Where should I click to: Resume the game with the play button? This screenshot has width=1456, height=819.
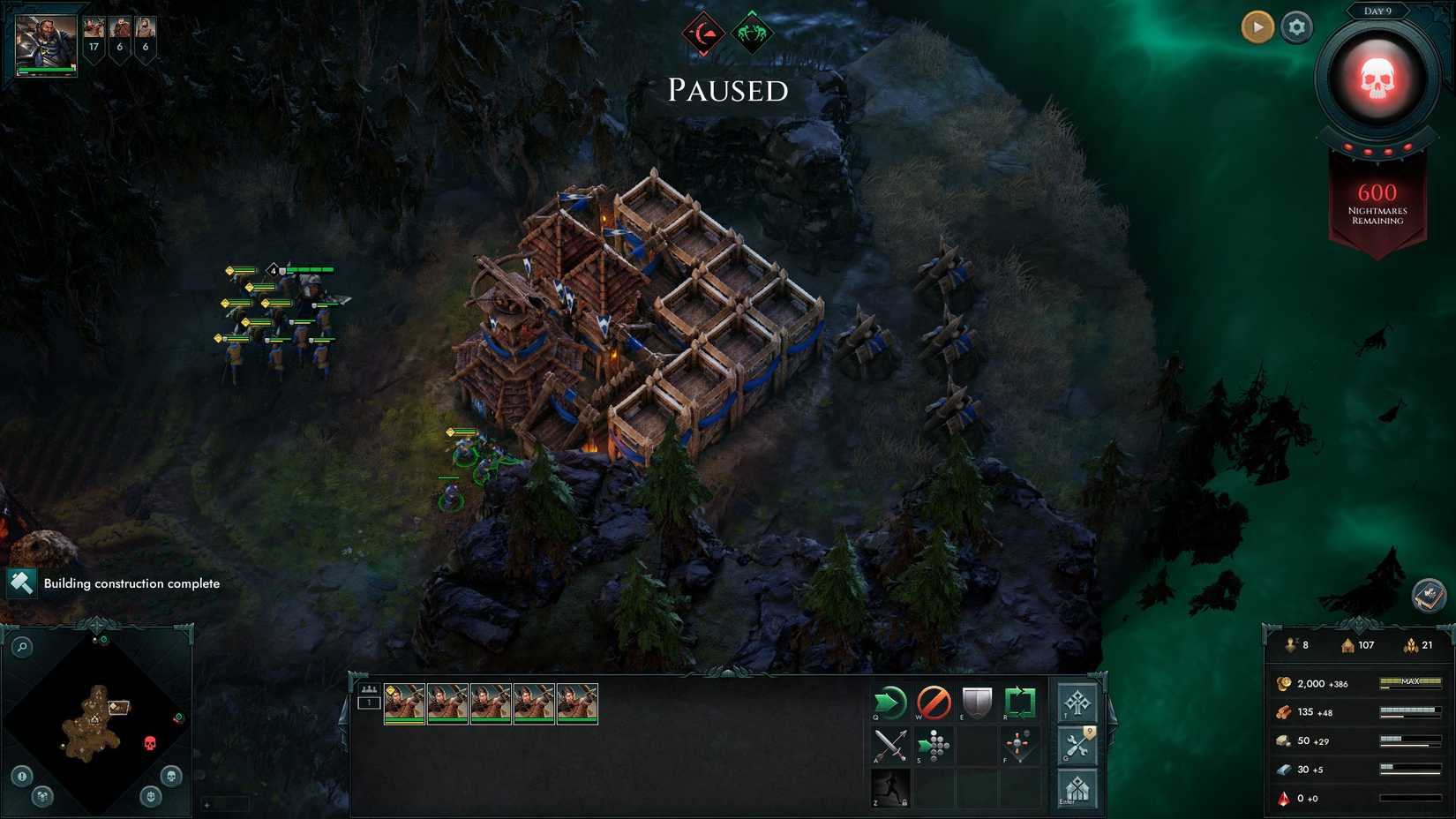1257,26
